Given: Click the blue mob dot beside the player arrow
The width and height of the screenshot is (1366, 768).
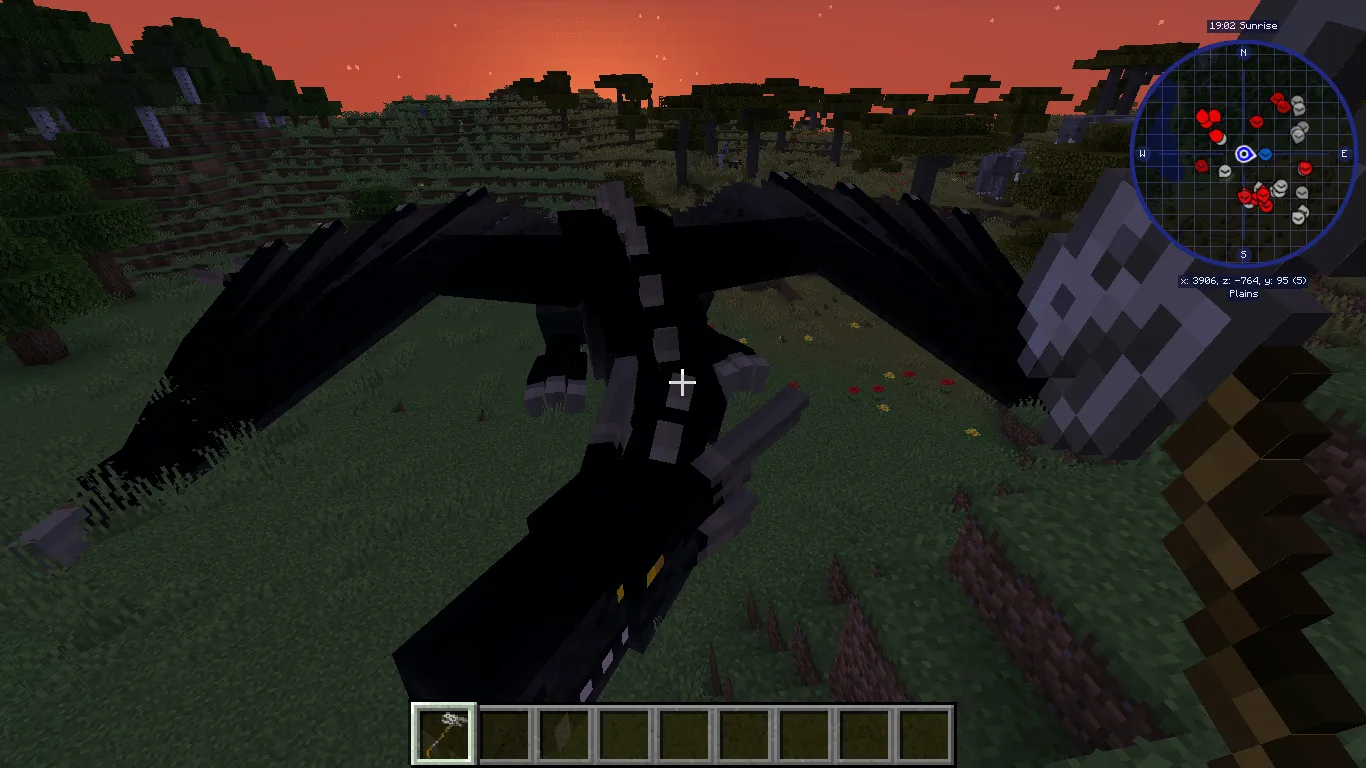Looking at the screenshot, I should click(1266, 154).
